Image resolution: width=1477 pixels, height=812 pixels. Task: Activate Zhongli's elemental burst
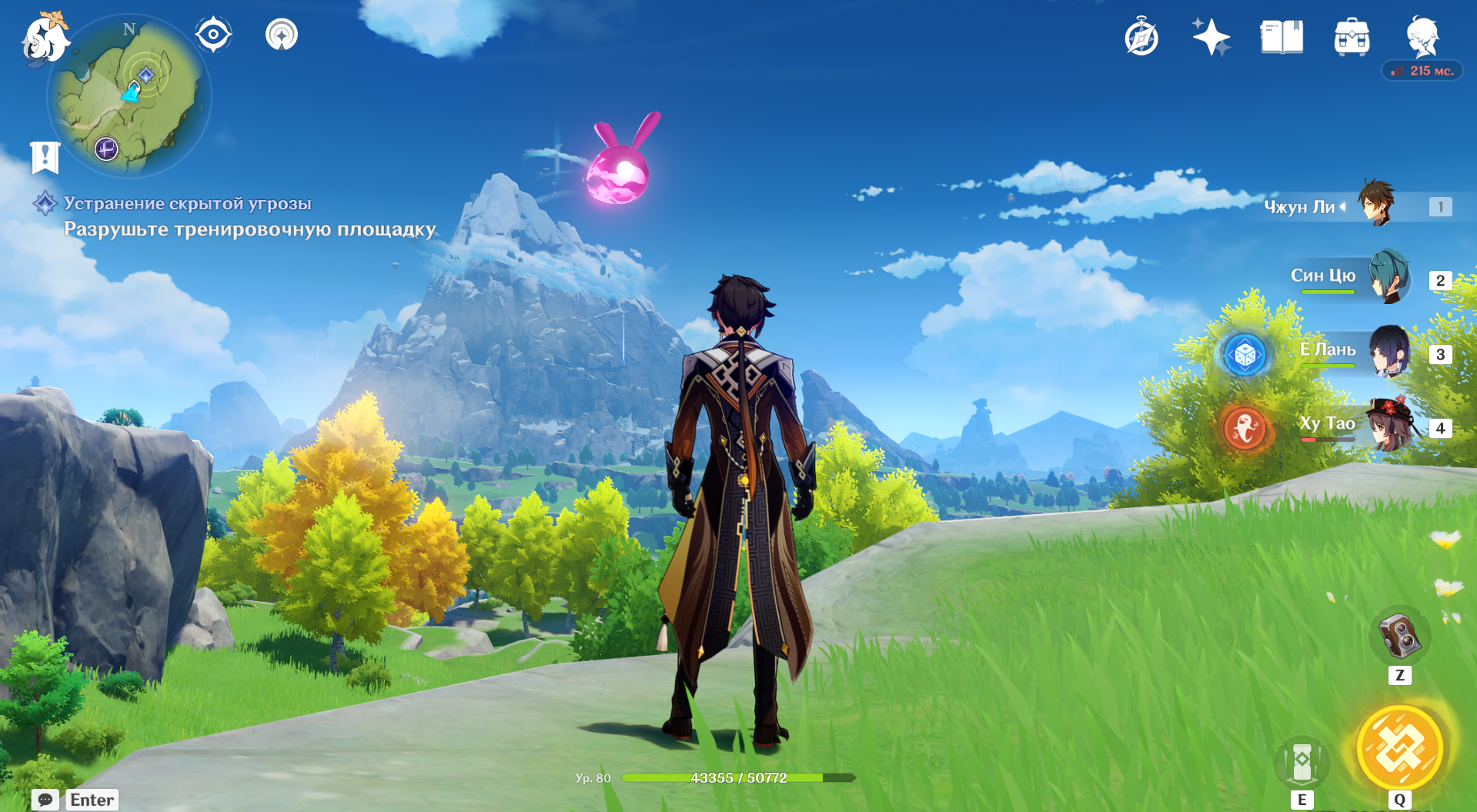[x=1399, y=748]
